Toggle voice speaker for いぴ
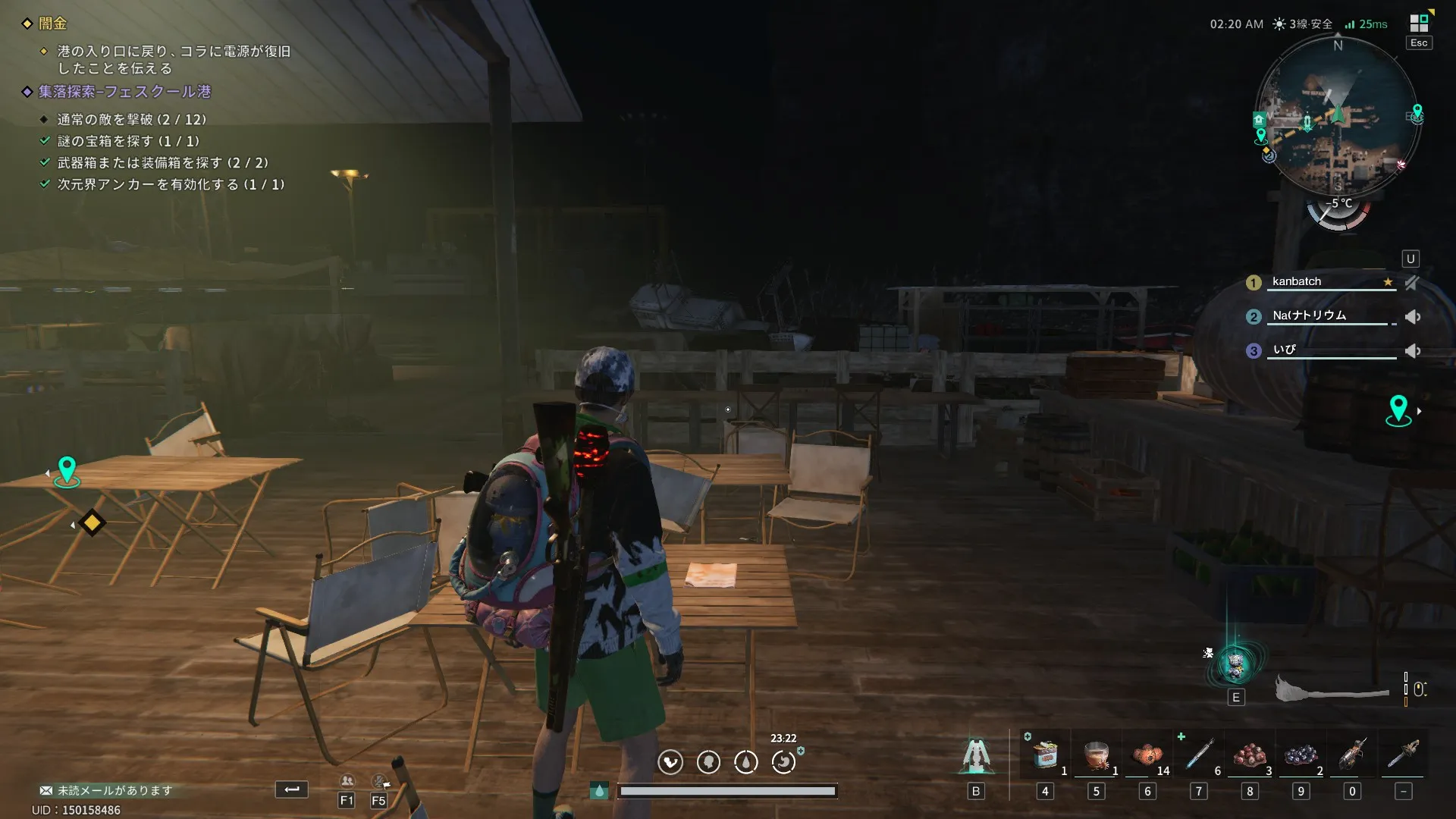1456x819 pixels. [1413, 351]
